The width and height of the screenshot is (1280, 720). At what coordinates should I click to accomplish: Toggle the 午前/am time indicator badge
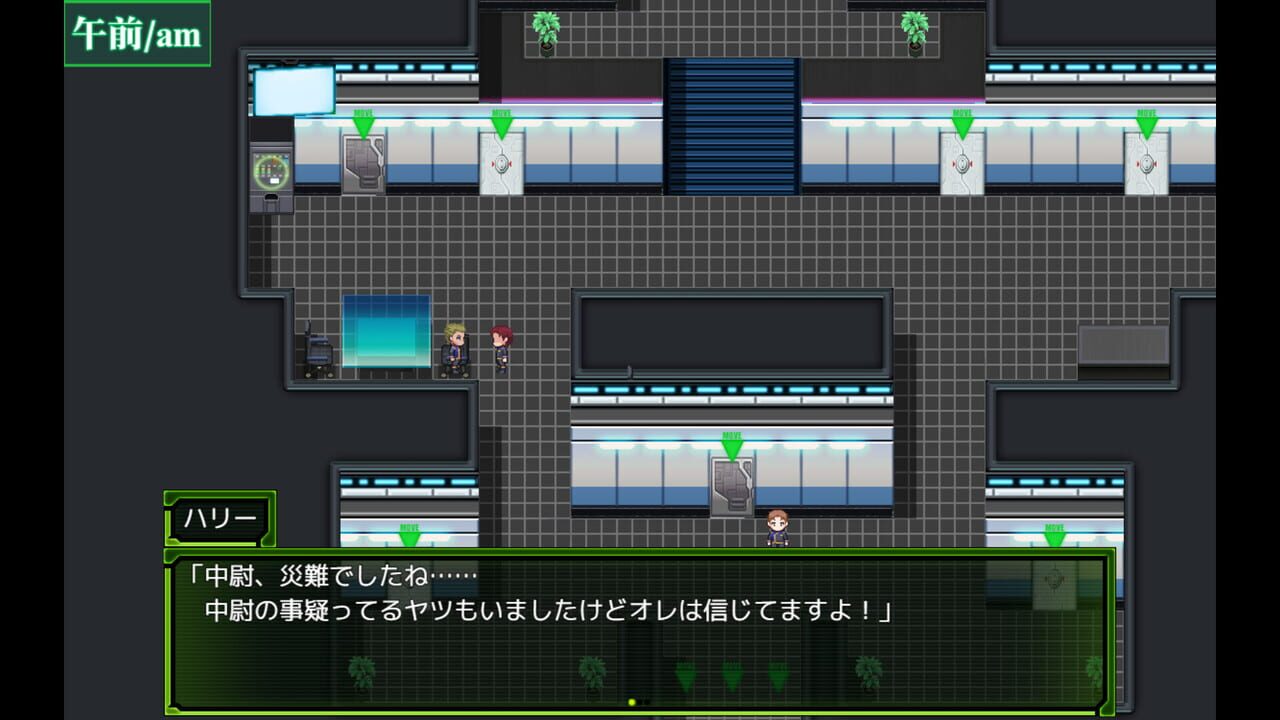coord(135,33)
